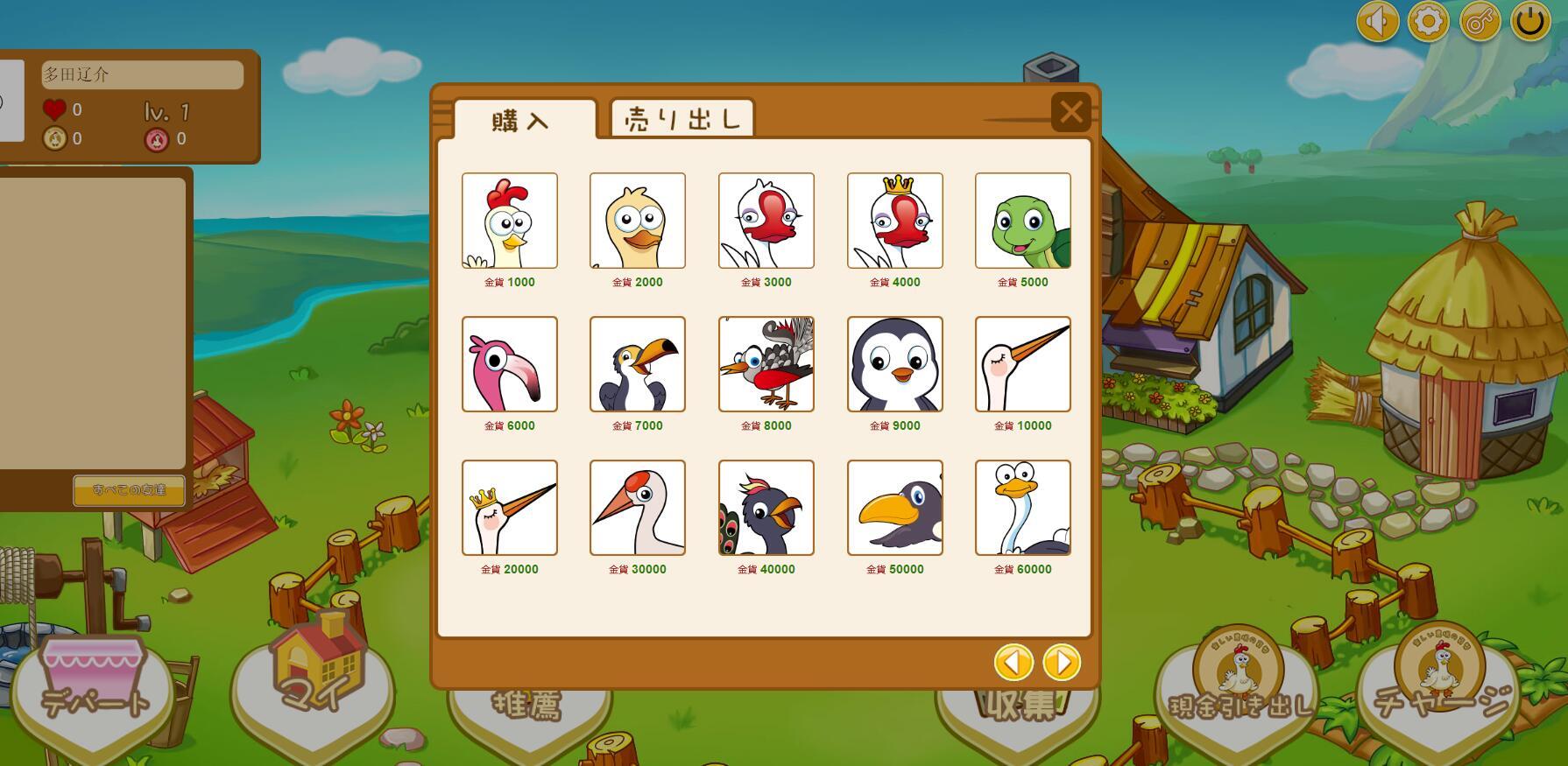Select the crowned stork for 20000

tap(510, 508)
